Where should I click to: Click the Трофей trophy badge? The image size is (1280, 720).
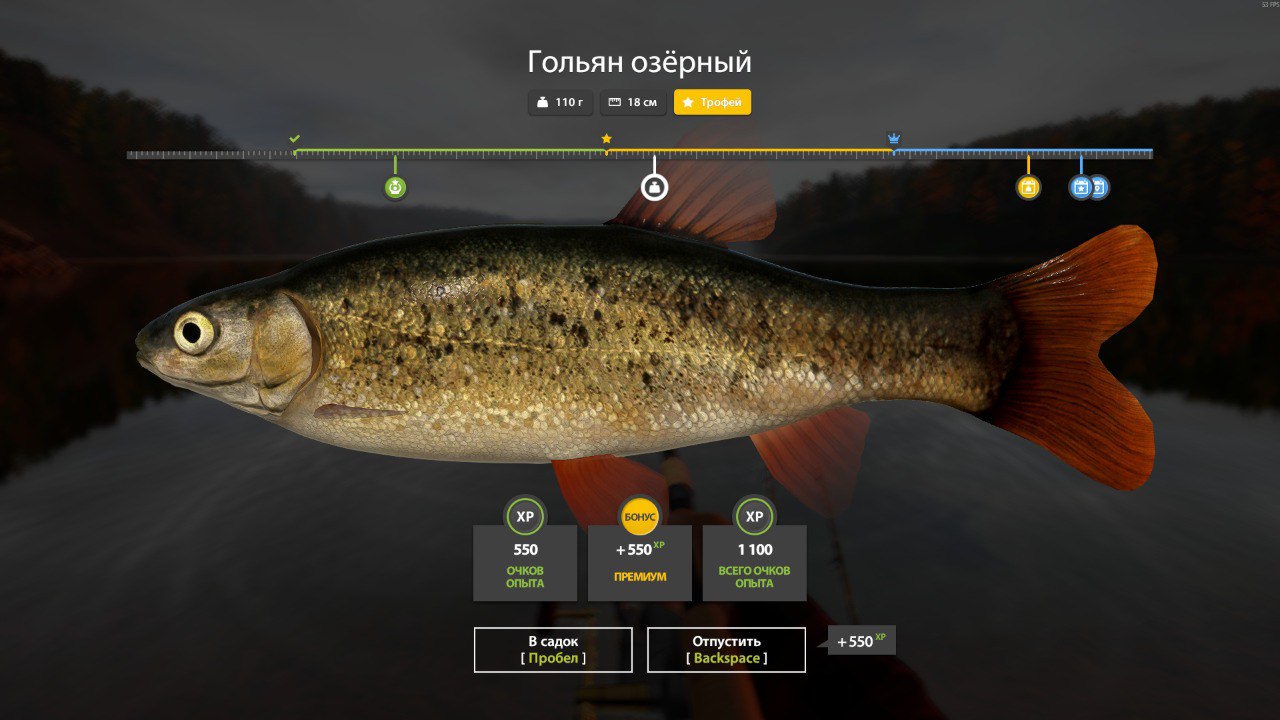click(712, 102)
